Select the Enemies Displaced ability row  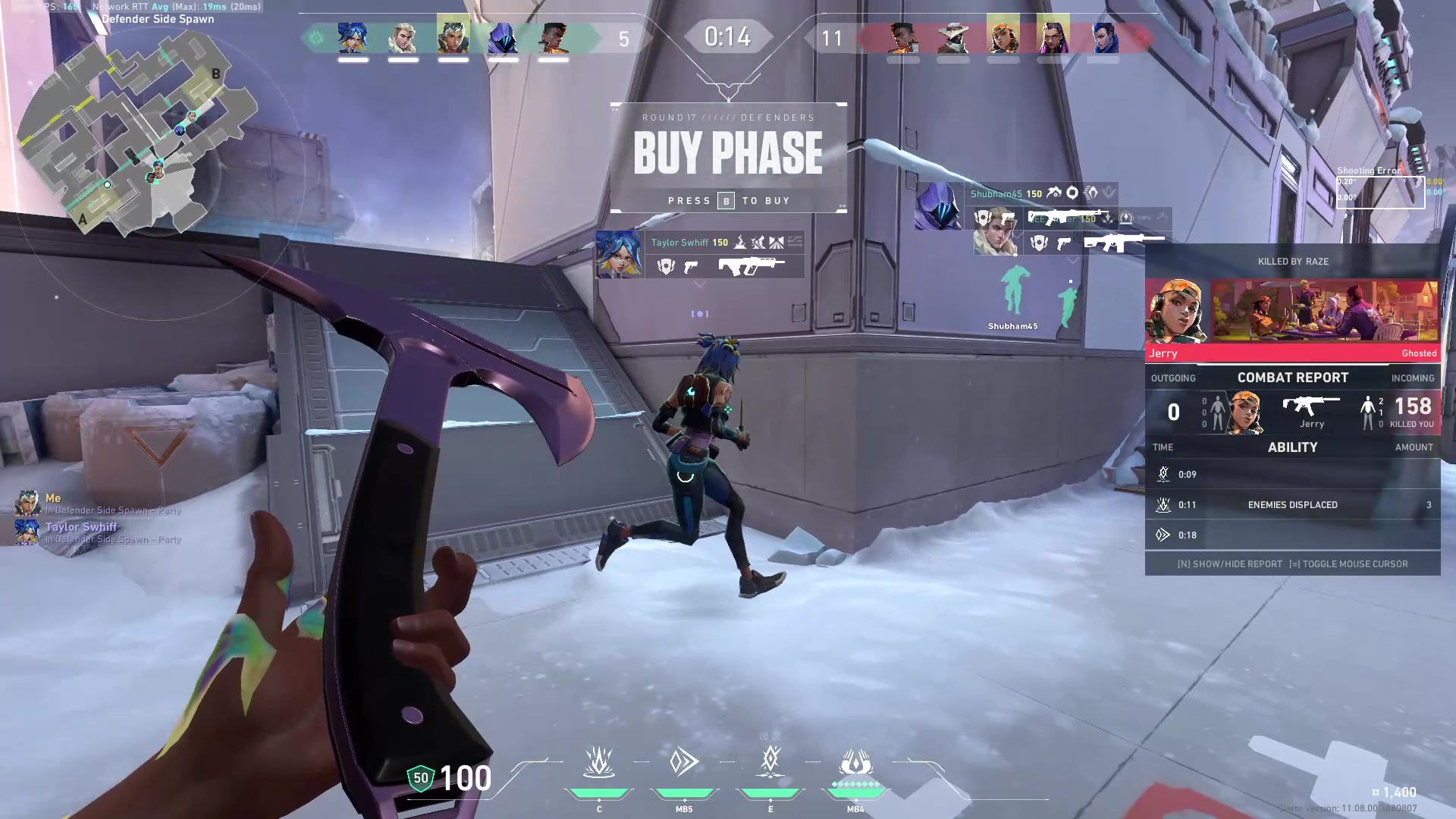point(1292,505)
